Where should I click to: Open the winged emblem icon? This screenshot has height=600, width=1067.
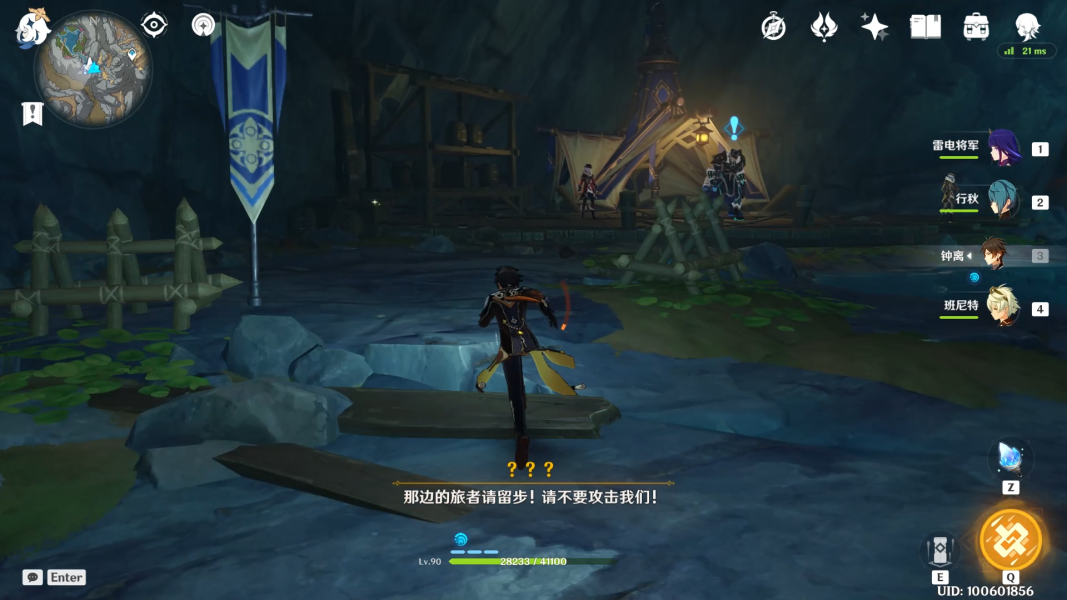click(823, 27)
